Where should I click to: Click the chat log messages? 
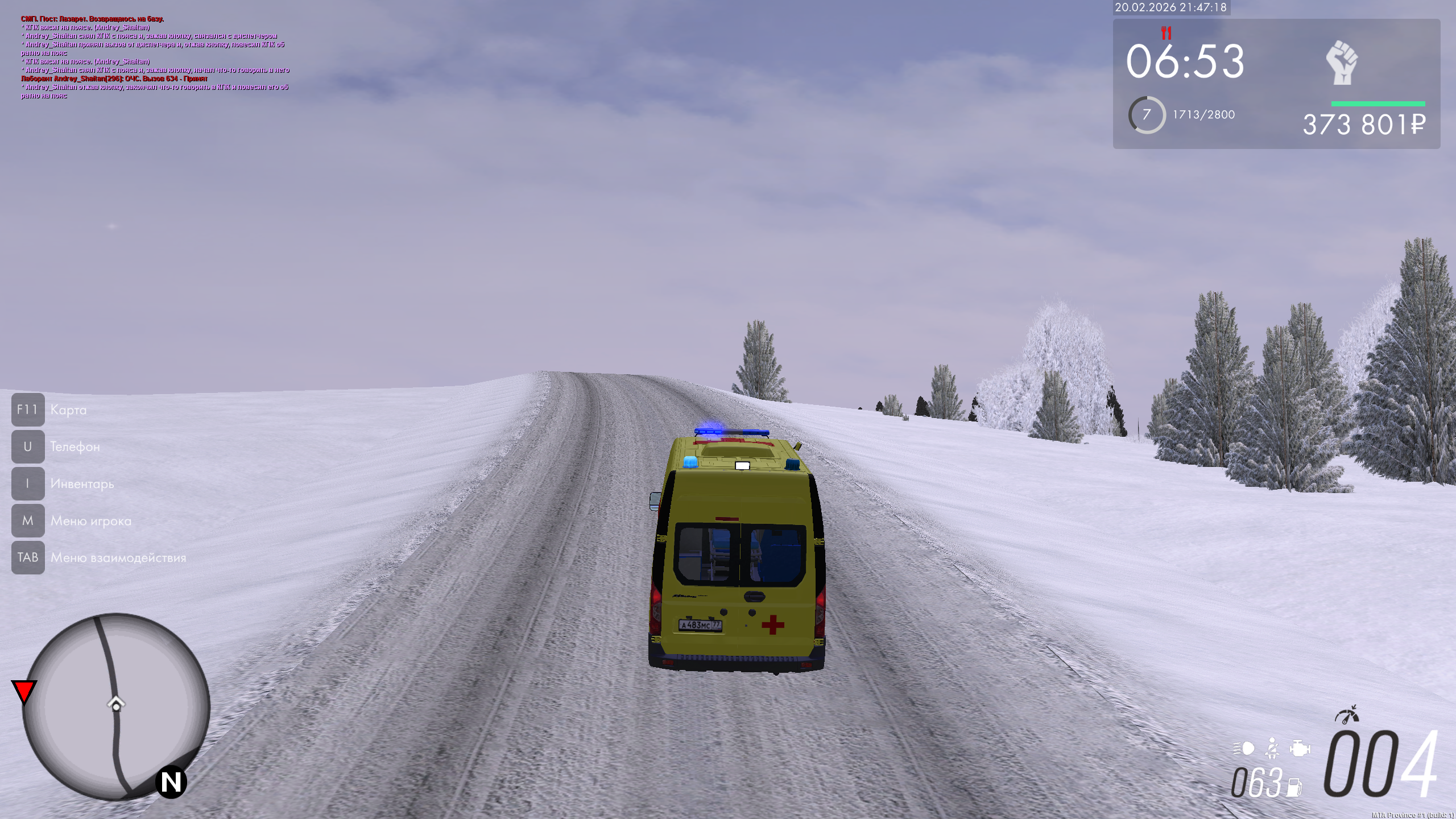point(155,57)
